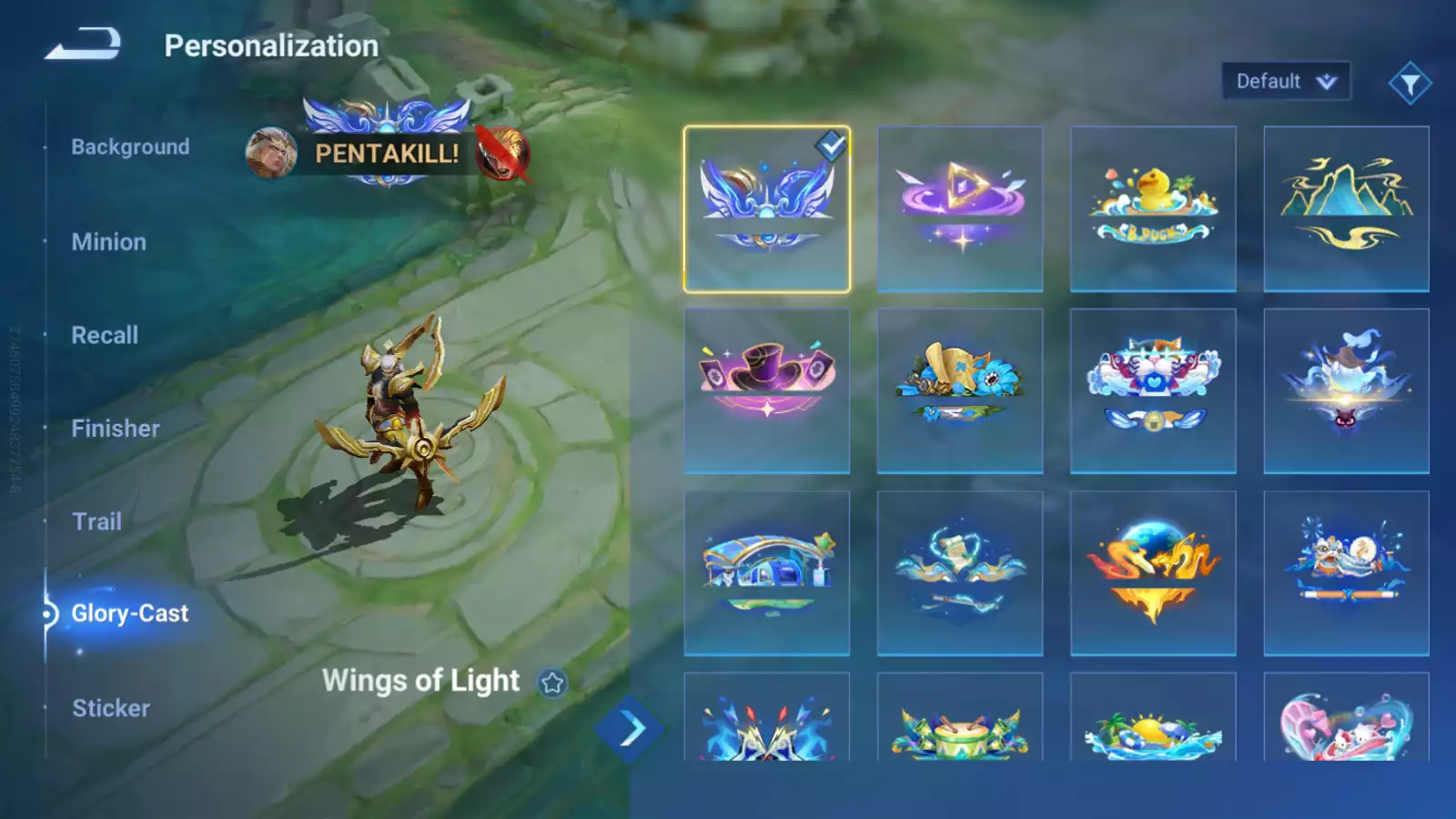Image resolution: width=1456 pixels, height=819 pixels.
Task: Pick the yellow rubber duck glory-cast
Action: 1153,209
